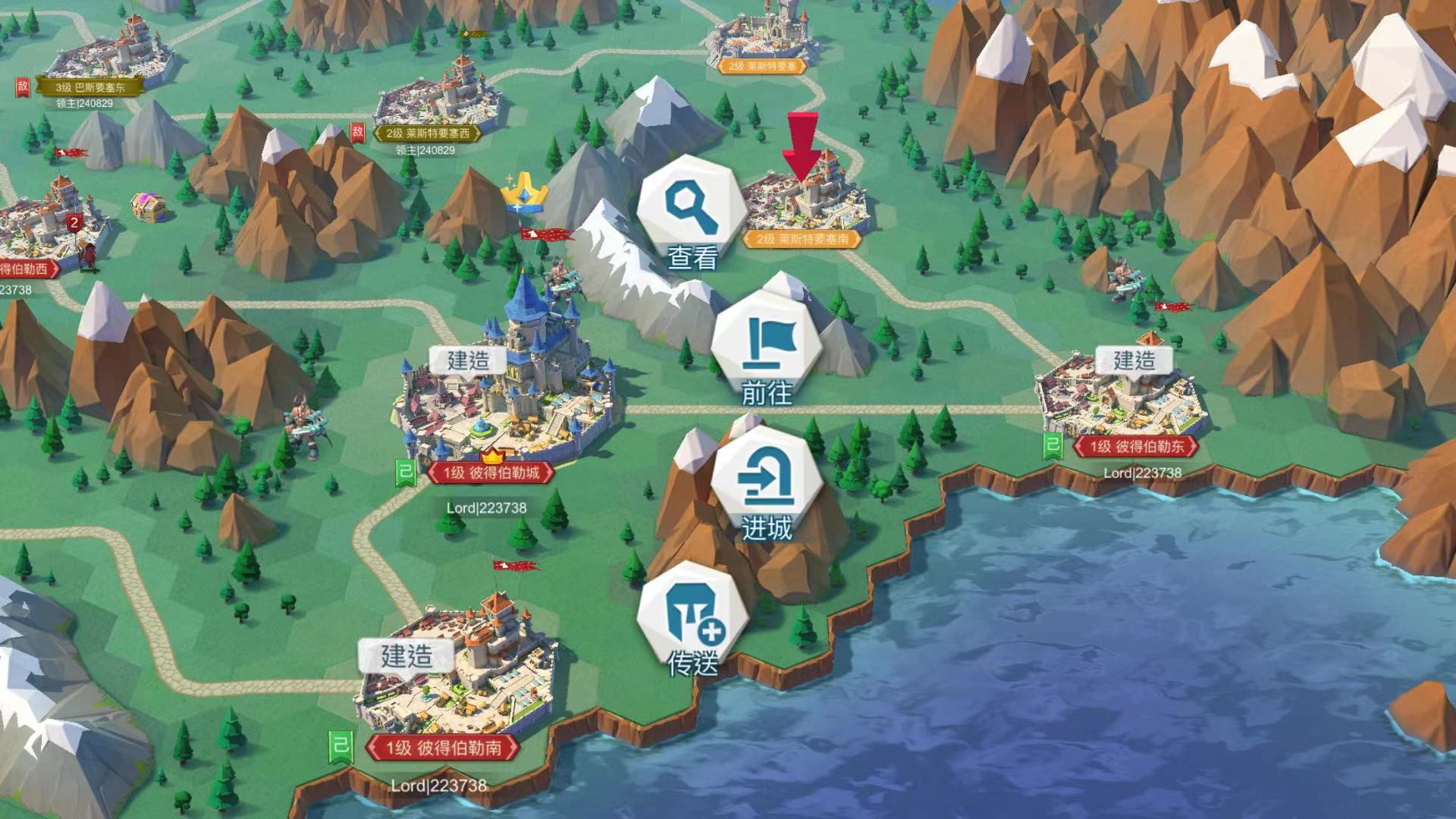This screenshot has width=1456, height=819.
Task: Click the 1级 彼得伯勒南 name banner
Action: click(x=443, y=748)
